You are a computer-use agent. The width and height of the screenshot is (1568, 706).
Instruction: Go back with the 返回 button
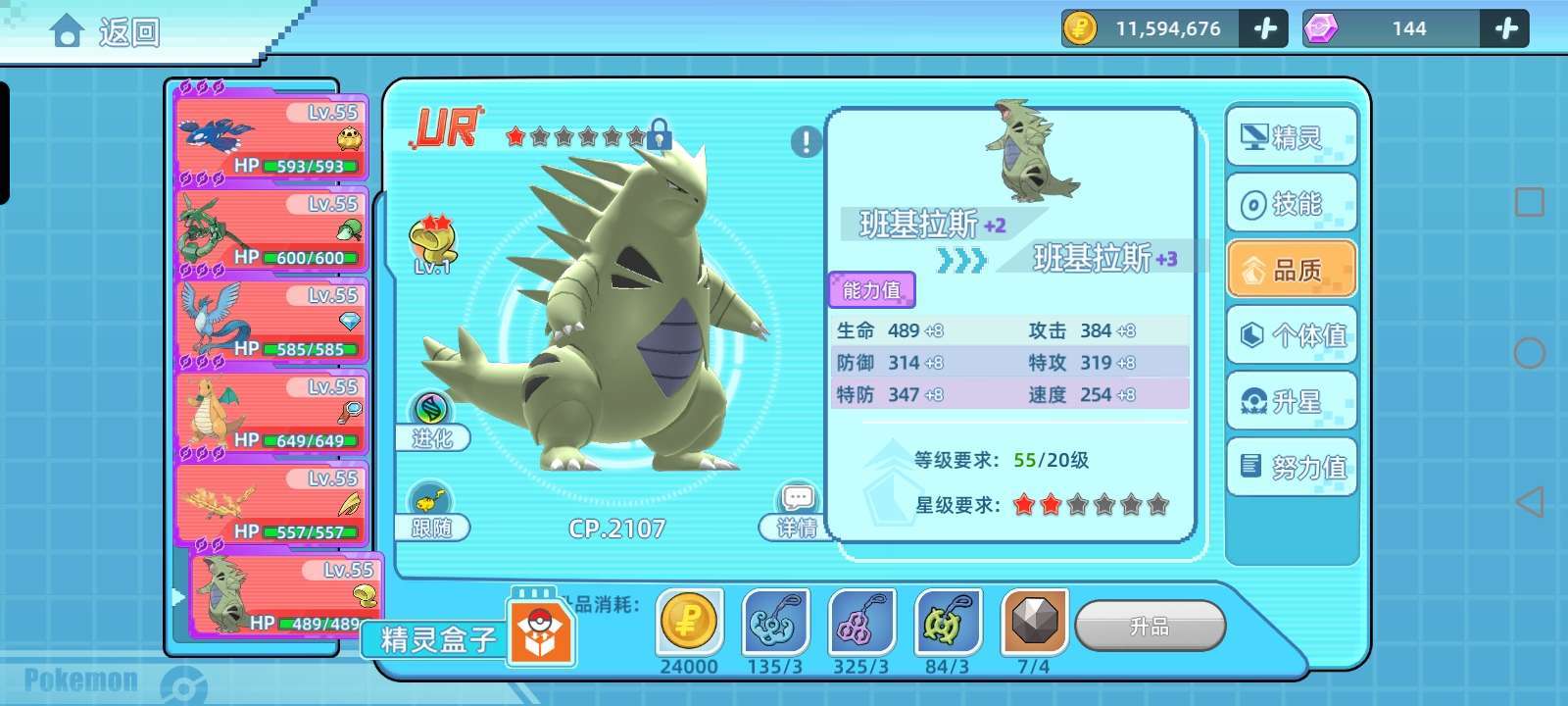pos(106,32)
